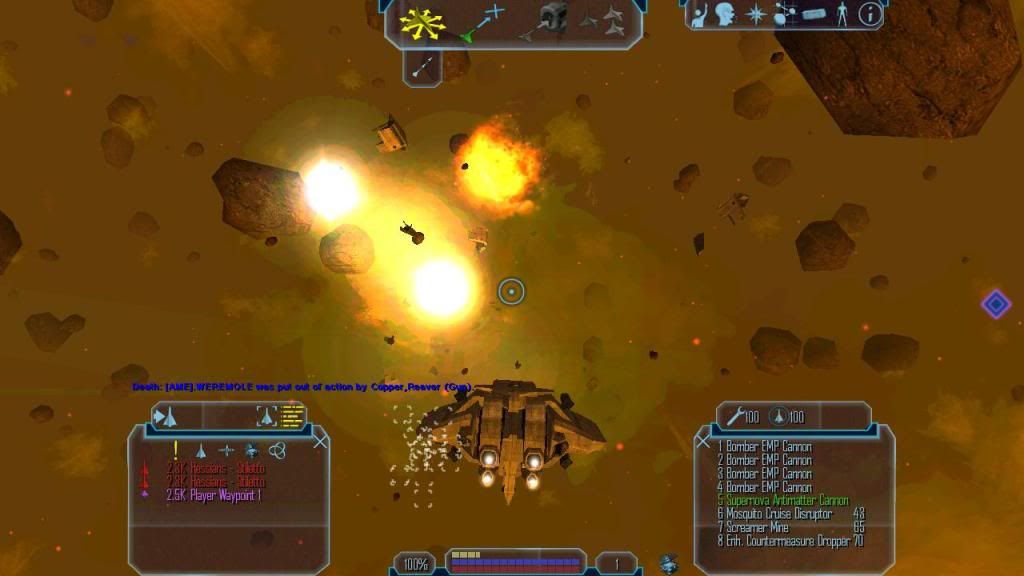The width and height of the screenshot is (1024, 576).
Task: Close the contact list panel
Action: [x=320, y=440]
